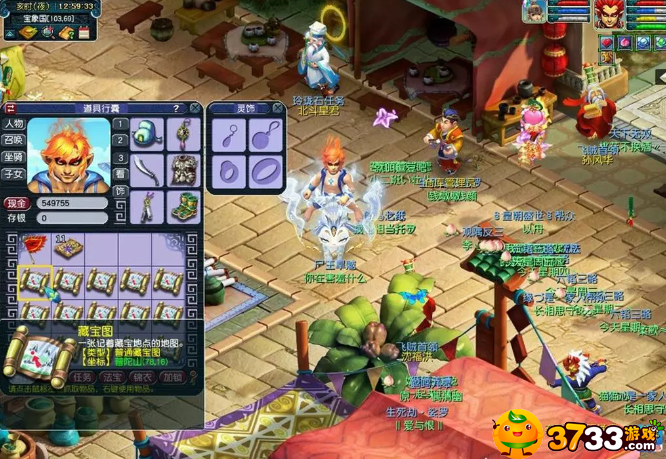Switch to the 人物 character tab
The height and width of the screenshot is (459, 666).
coord(13,124)
